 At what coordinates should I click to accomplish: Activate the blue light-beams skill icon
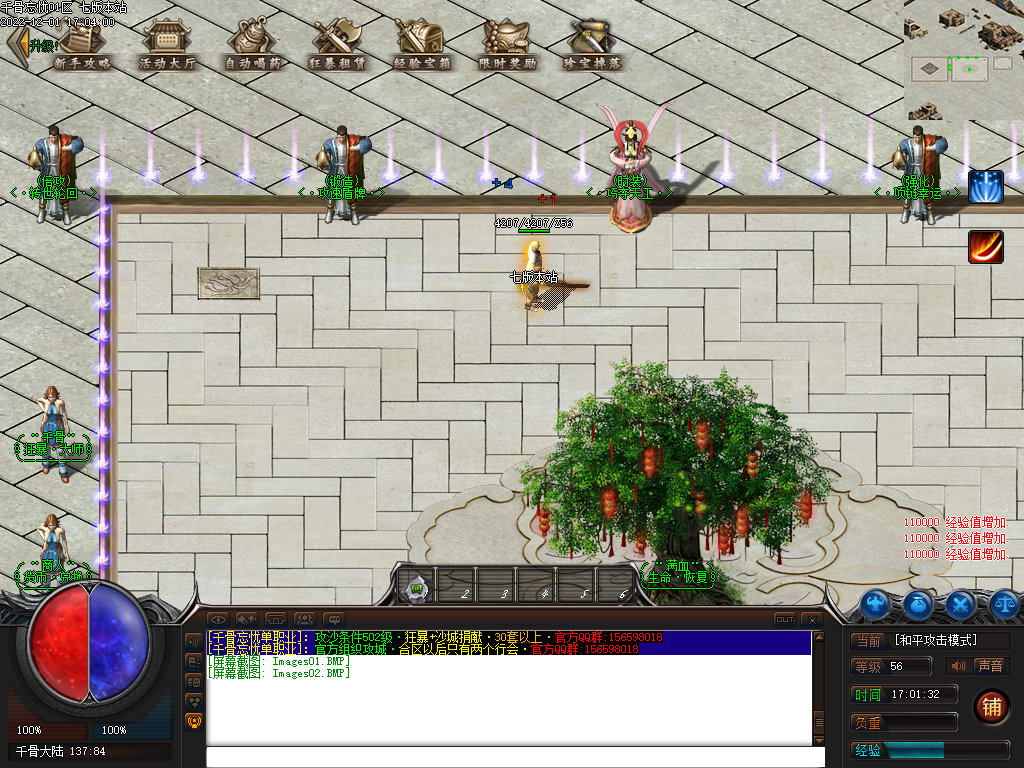pyautogui.click(x=985, y=187)
